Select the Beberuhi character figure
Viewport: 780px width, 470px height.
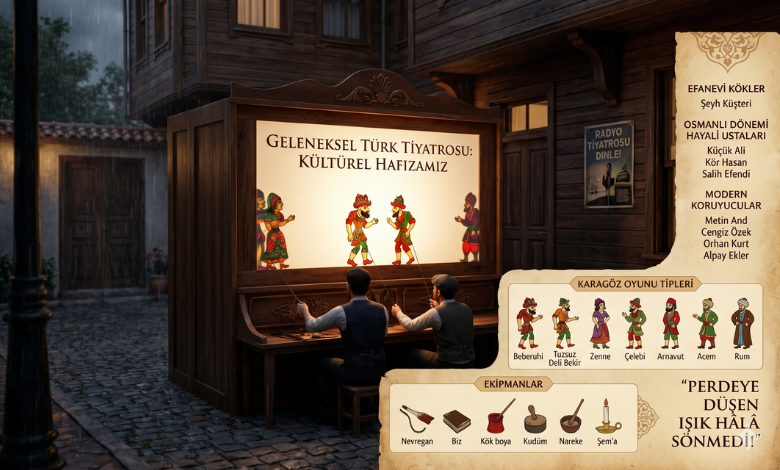527,322
